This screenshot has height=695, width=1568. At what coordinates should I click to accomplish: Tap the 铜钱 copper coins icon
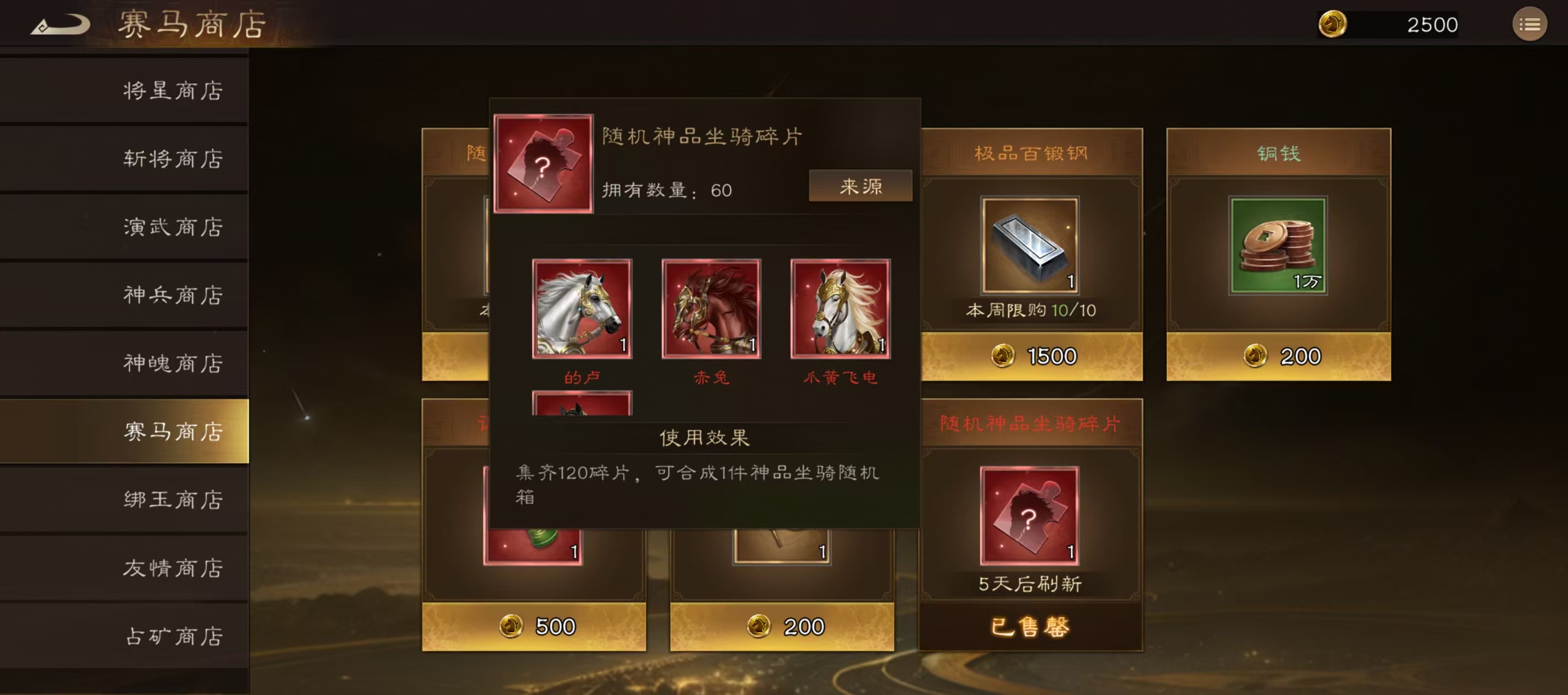click(x=1277, y=244)
